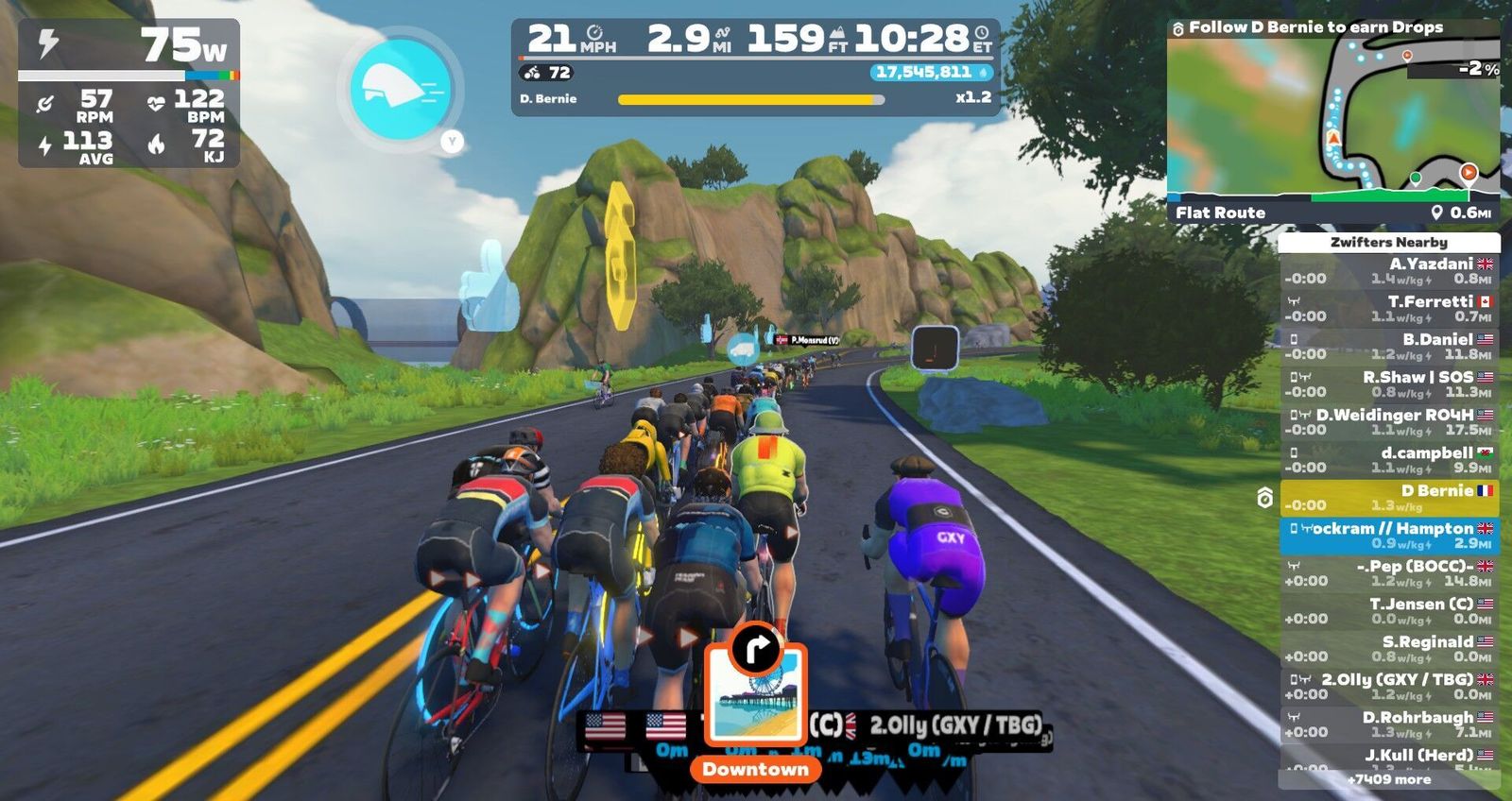
Task: Select the highlighted blue Hampton rider row
Action: pyautogui.click(x=1388, y=536)
